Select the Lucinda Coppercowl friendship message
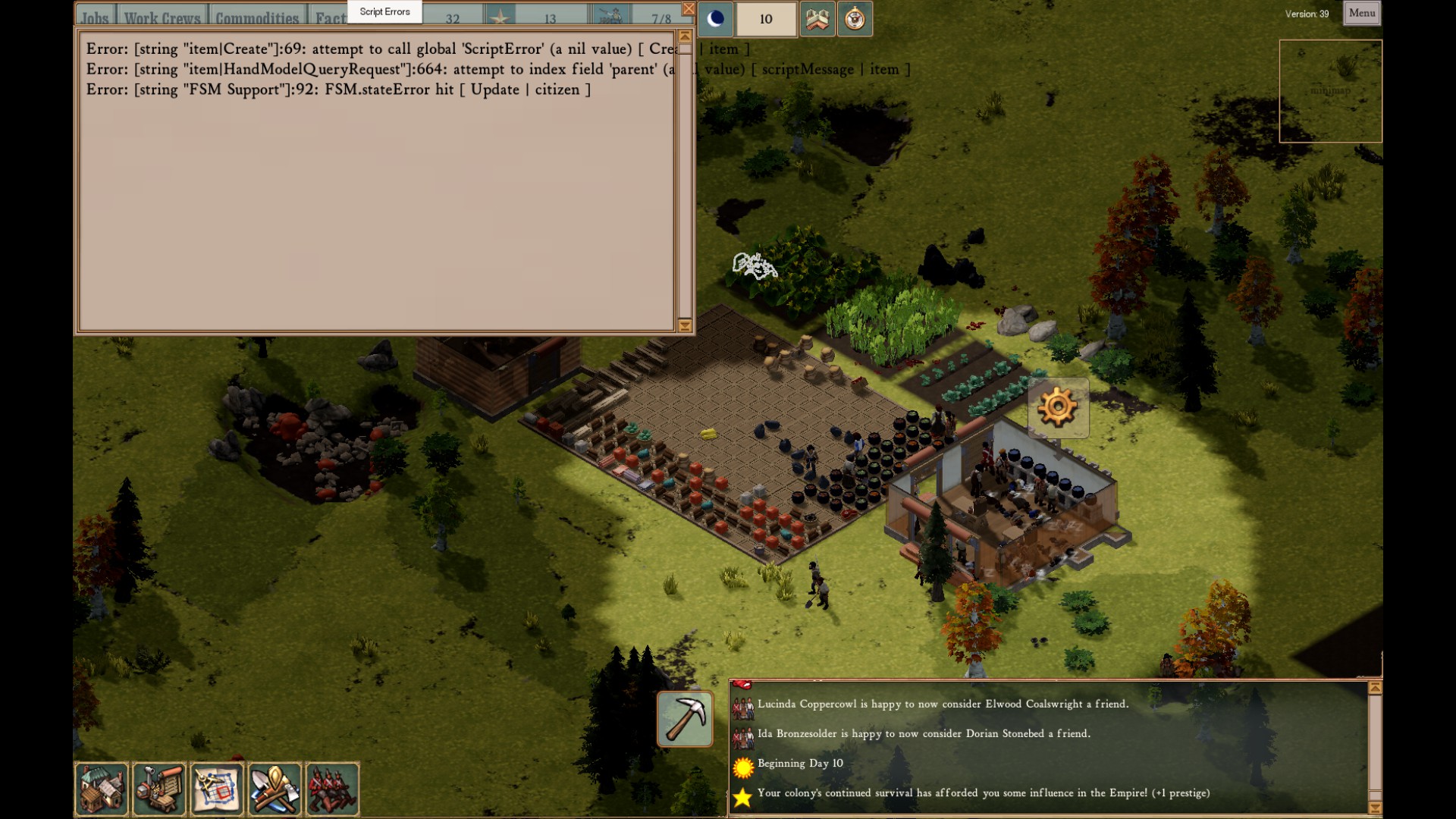Viewport: 1456px width, 819px height. [x=943, y=704]
